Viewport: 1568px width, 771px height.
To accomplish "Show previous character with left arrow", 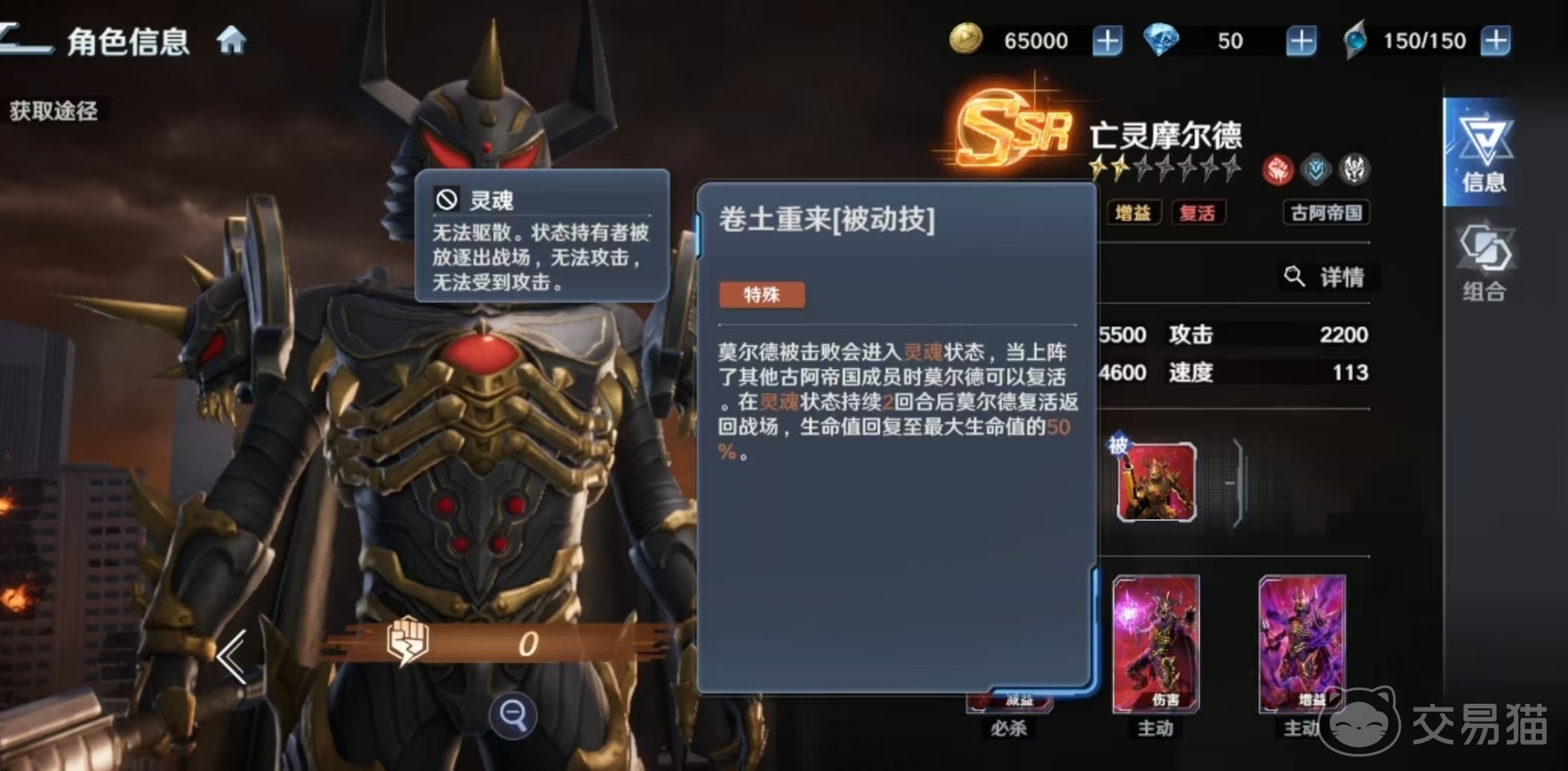I will pos(233,657).
